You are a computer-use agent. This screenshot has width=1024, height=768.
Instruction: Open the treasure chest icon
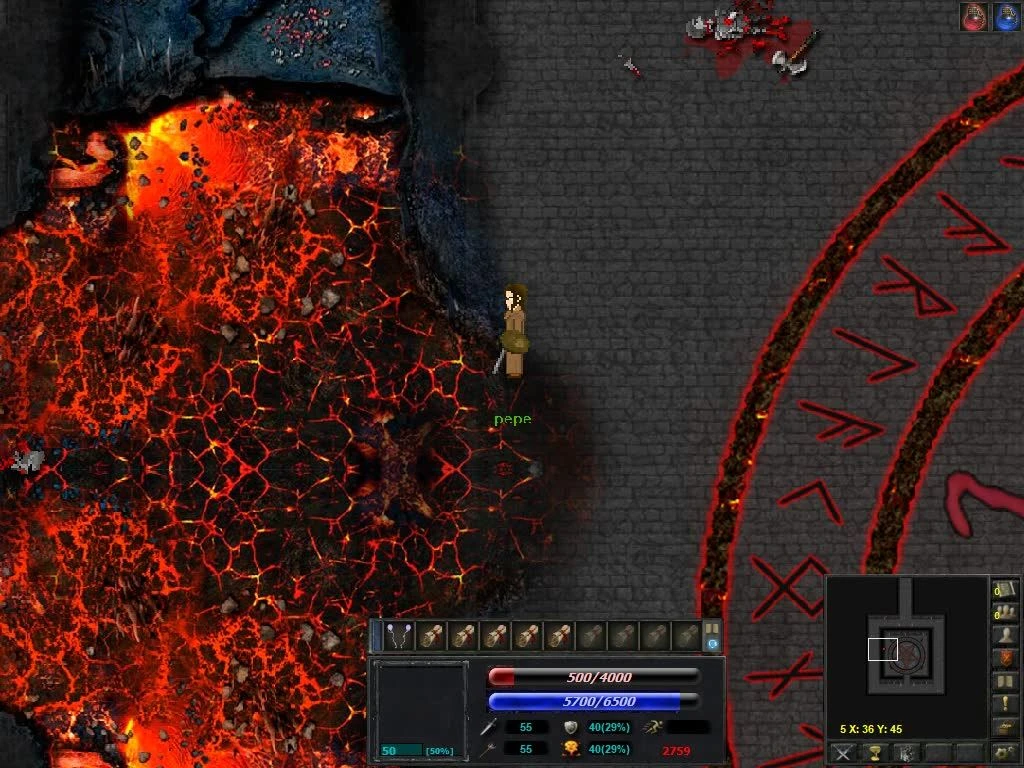click(x=1003, y=727)
